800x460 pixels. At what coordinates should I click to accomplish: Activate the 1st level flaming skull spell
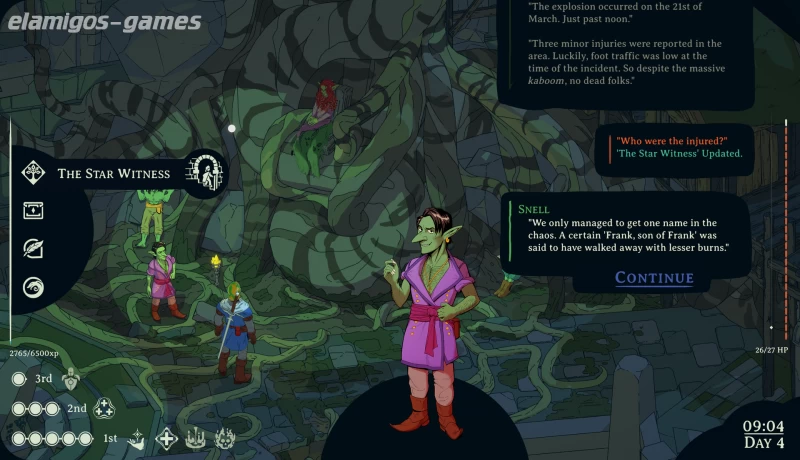225,438
